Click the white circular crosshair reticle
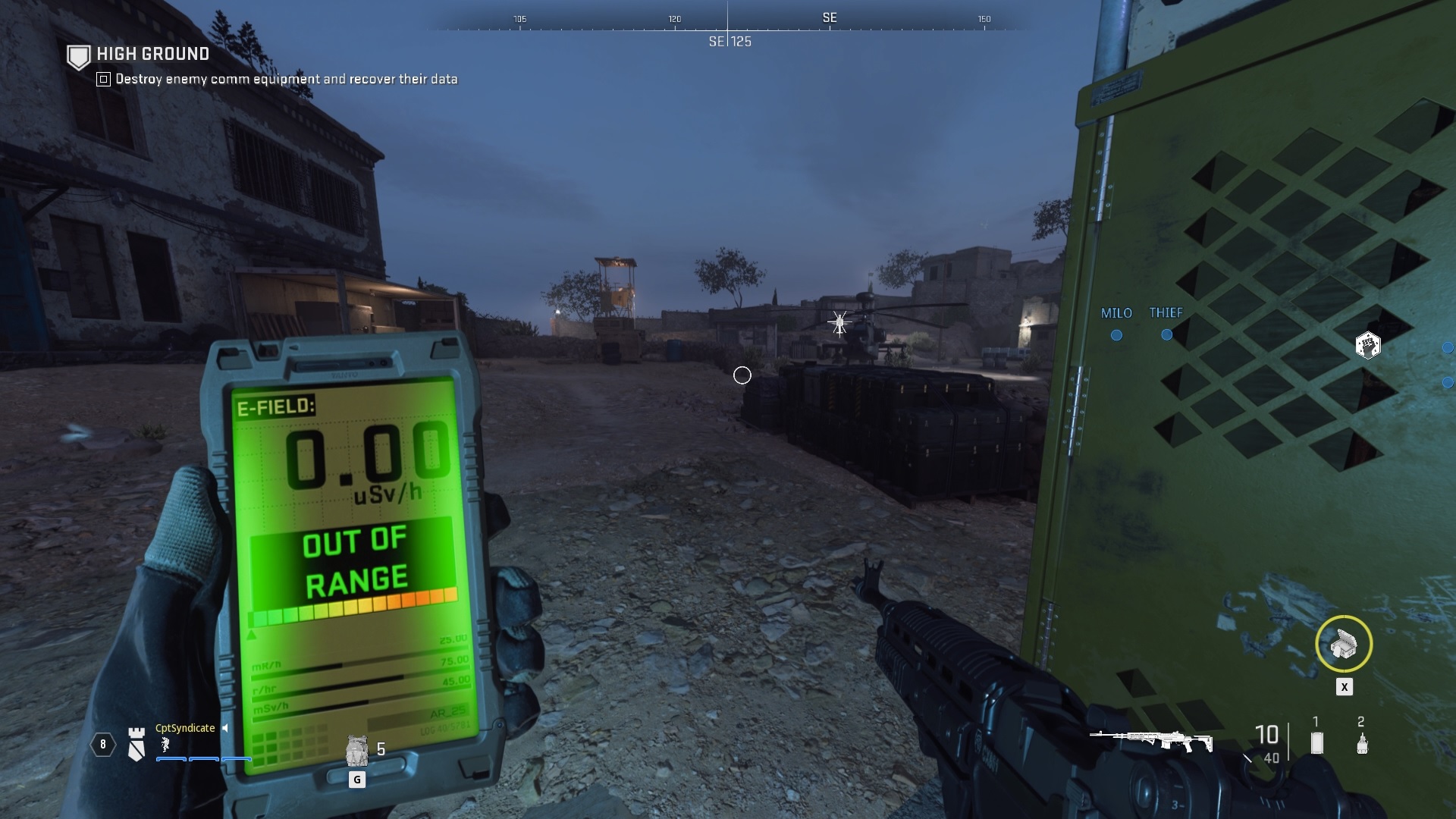This screenshot has height=819, width=1456. tap(742, 375)
